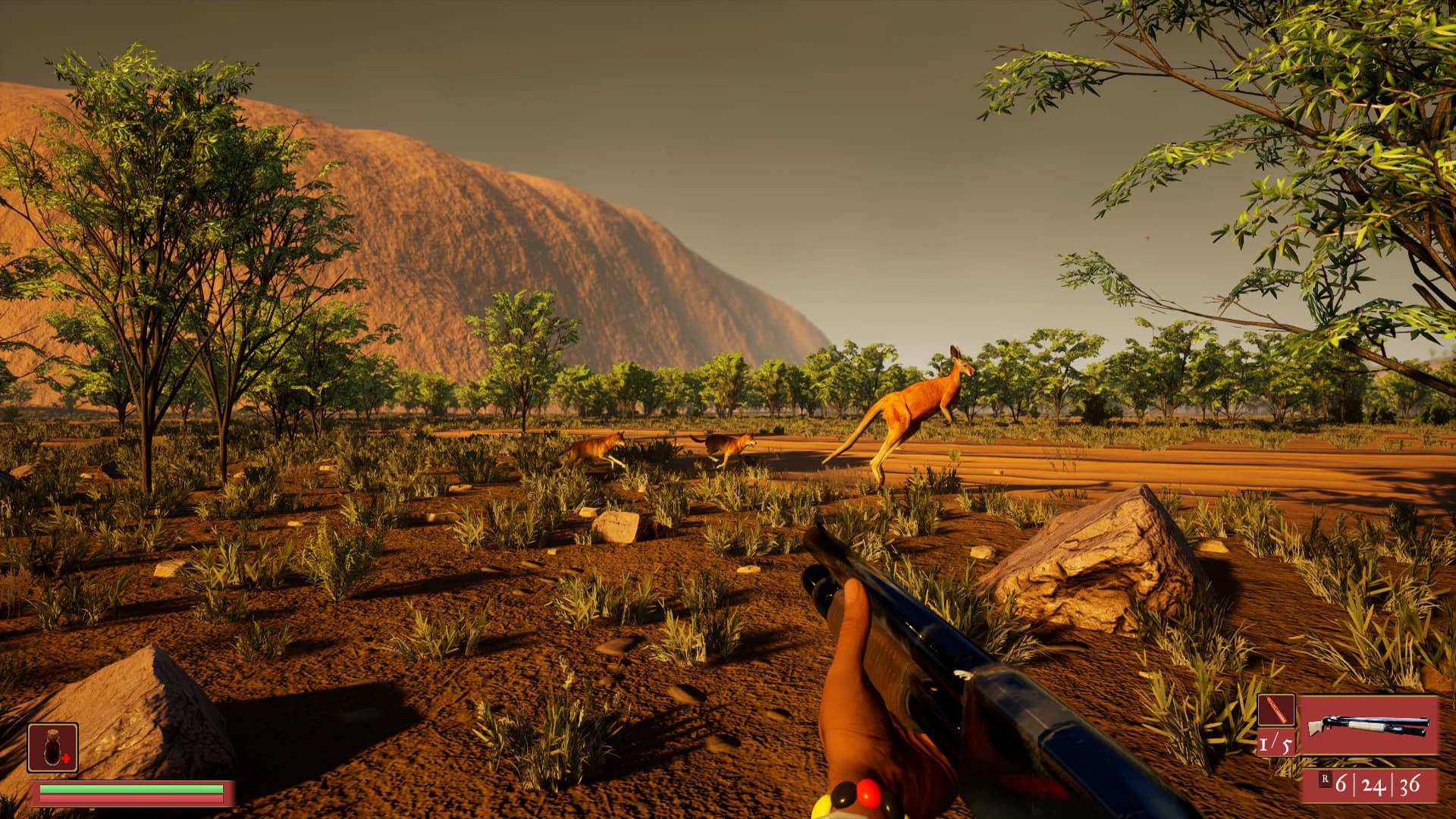The image size is (1456, 819).
Task: Click the 1/5 item quantity label
Action: click(1276, 745)
